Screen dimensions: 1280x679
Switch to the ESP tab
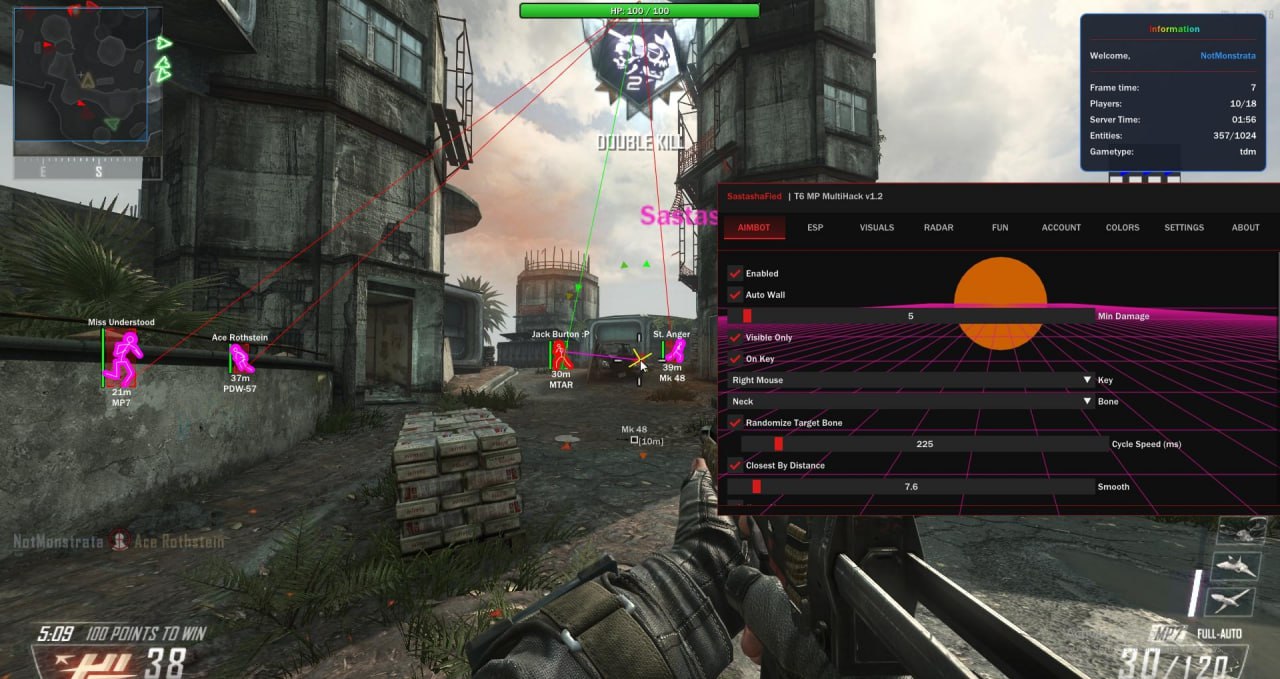click(x=815, y=228)
